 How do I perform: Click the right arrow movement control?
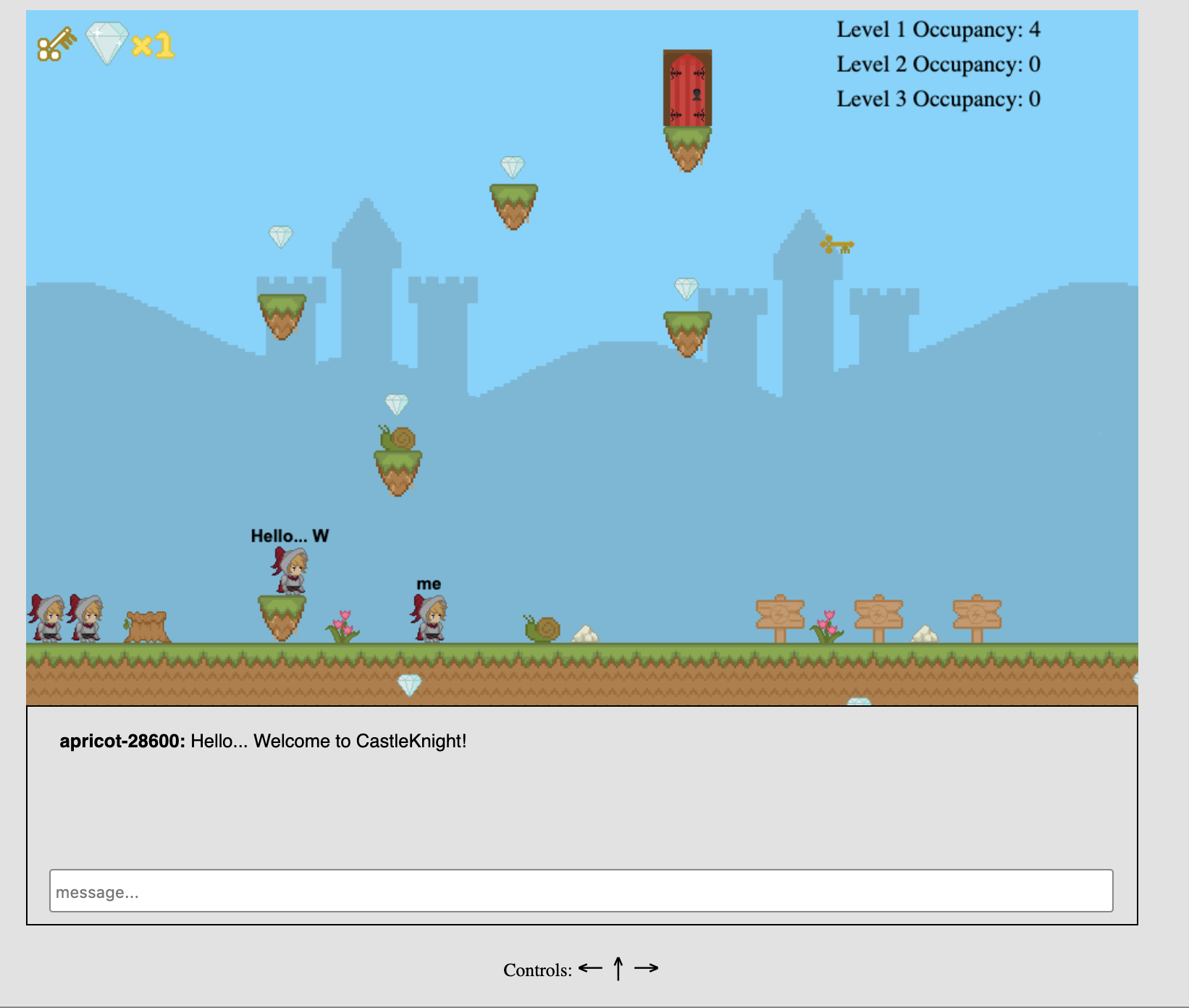[x=647, y=967]
